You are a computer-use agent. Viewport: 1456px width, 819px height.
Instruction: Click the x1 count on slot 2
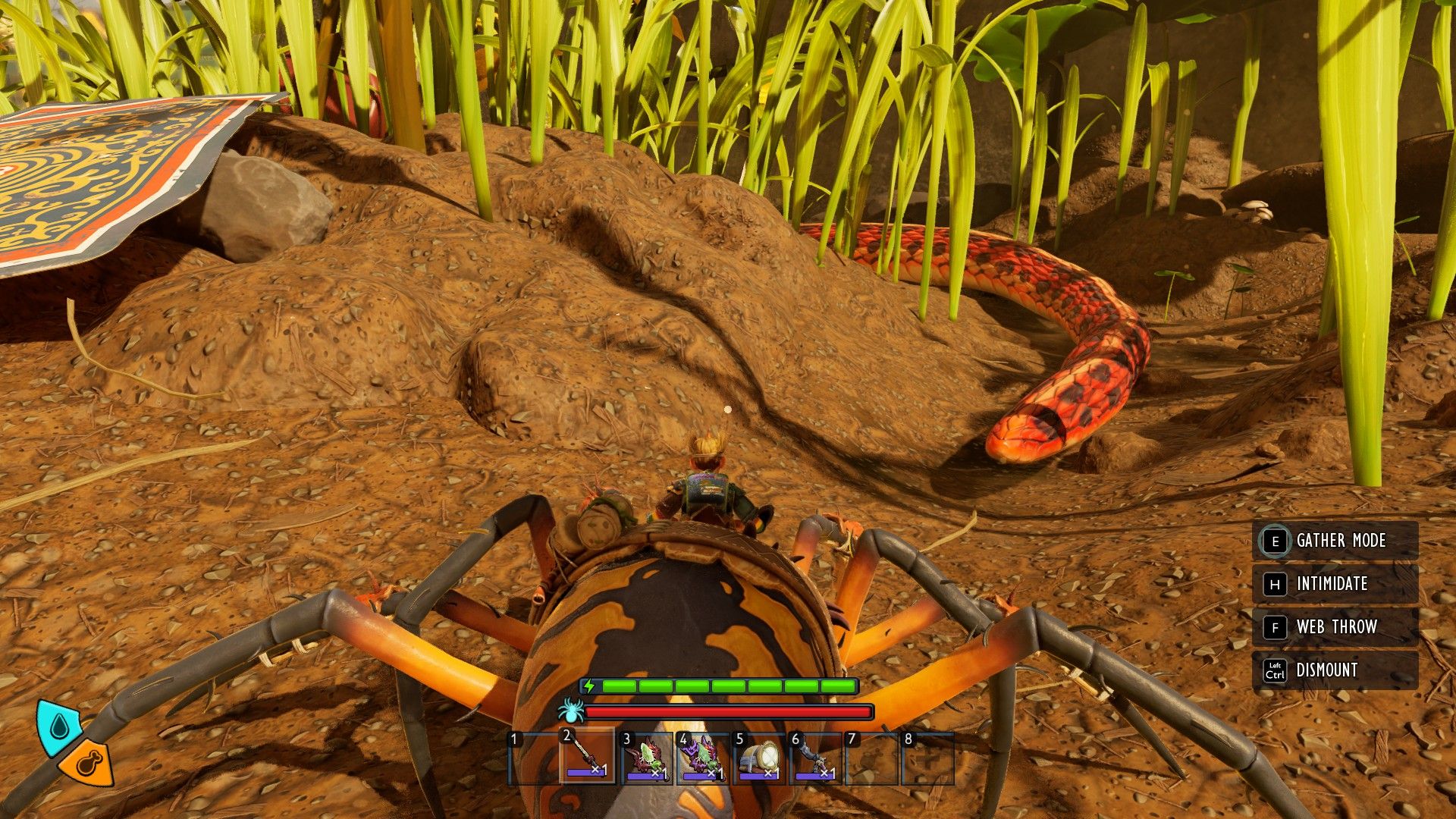[x=598, y=769]
